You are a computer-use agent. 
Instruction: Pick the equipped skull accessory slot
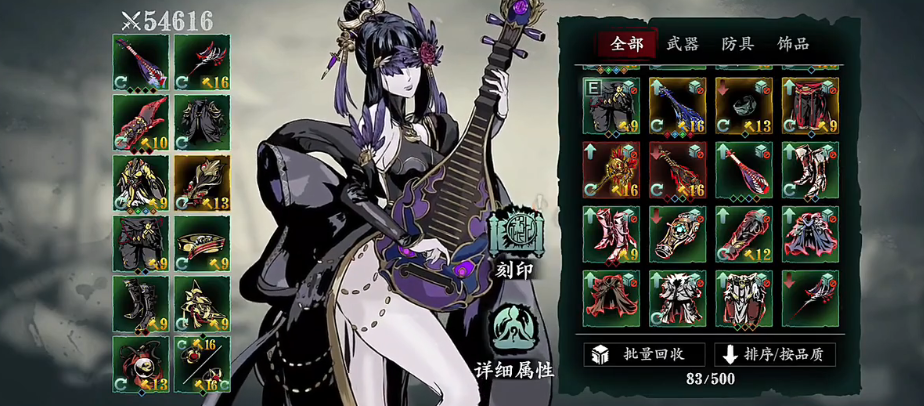point(140,364)
